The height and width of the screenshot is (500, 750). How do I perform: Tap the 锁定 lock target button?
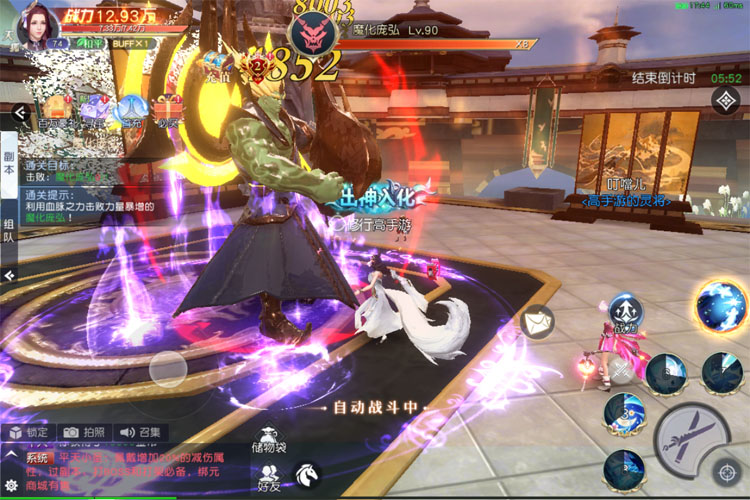(x=28, y=433)
